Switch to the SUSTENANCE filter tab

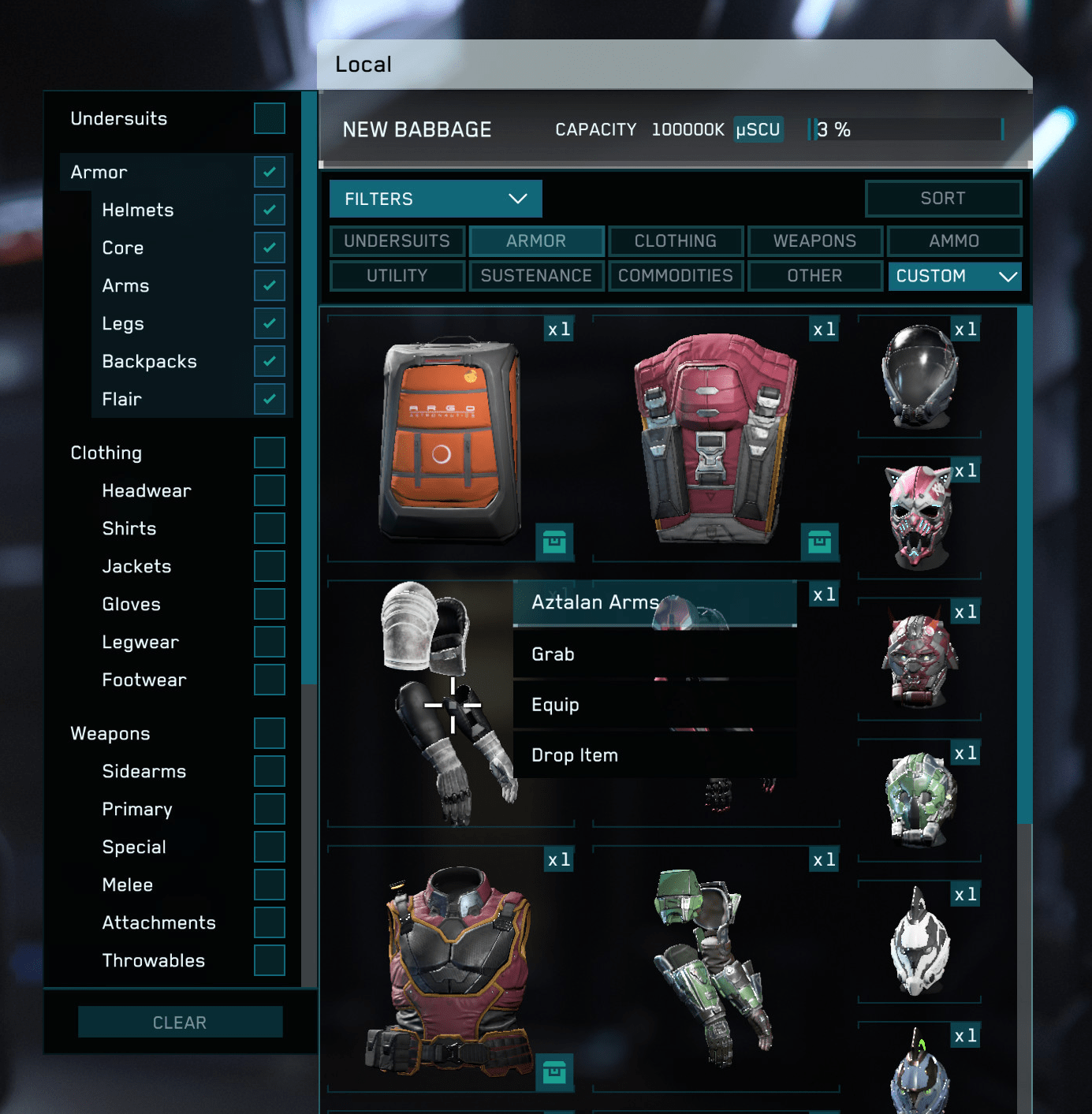pyautogui.click(x=536, y=275)
